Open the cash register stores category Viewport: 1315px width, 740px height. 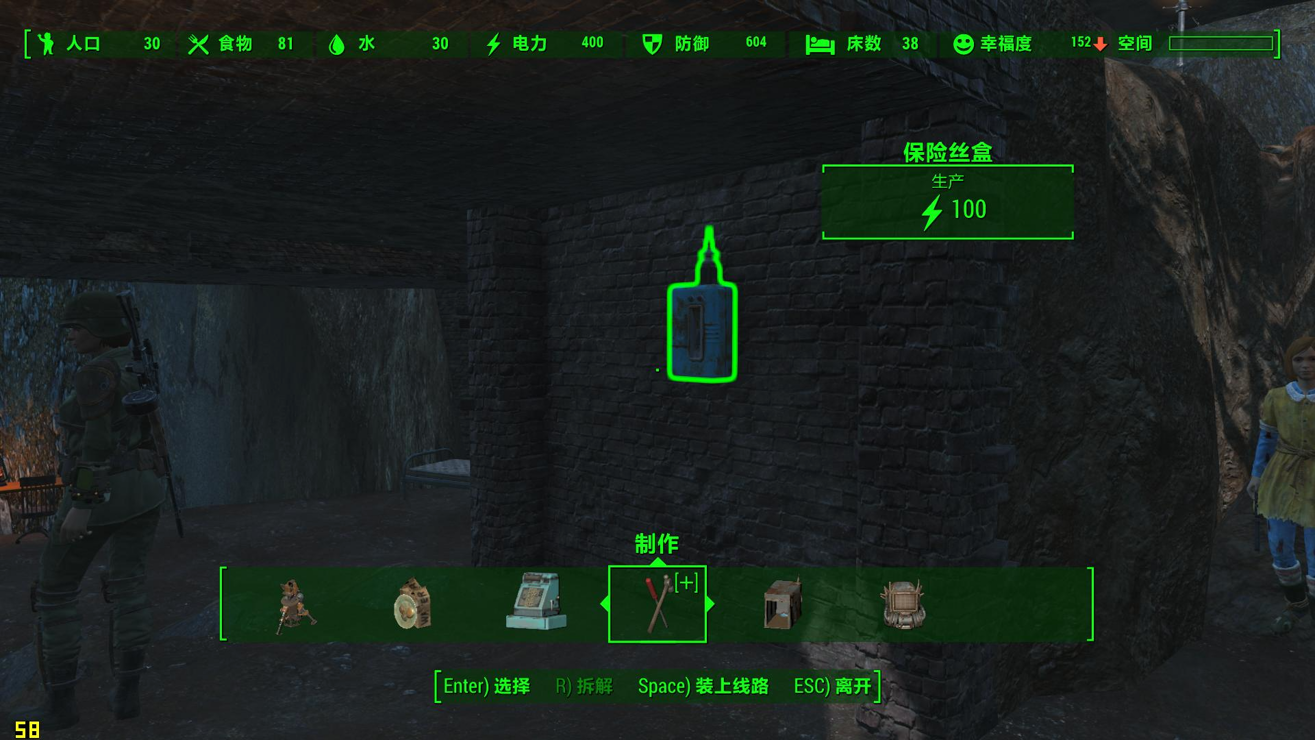pyautogui.click(x=536, y=602)
